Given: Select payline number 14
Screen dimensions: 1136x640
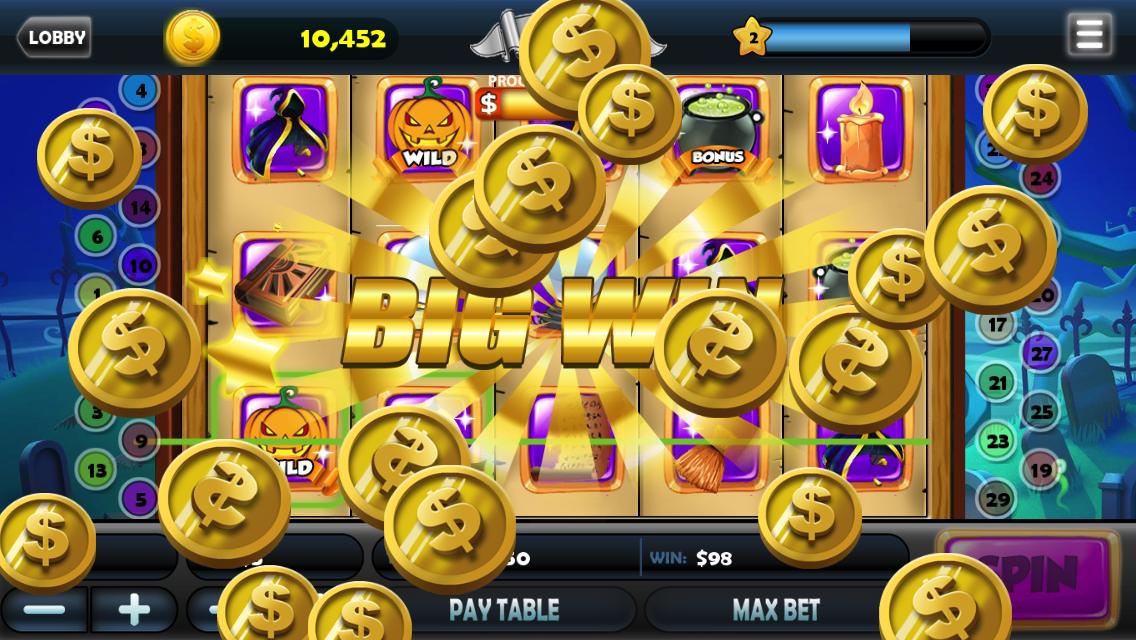Looking at the screenshot, I should (140, 208).
